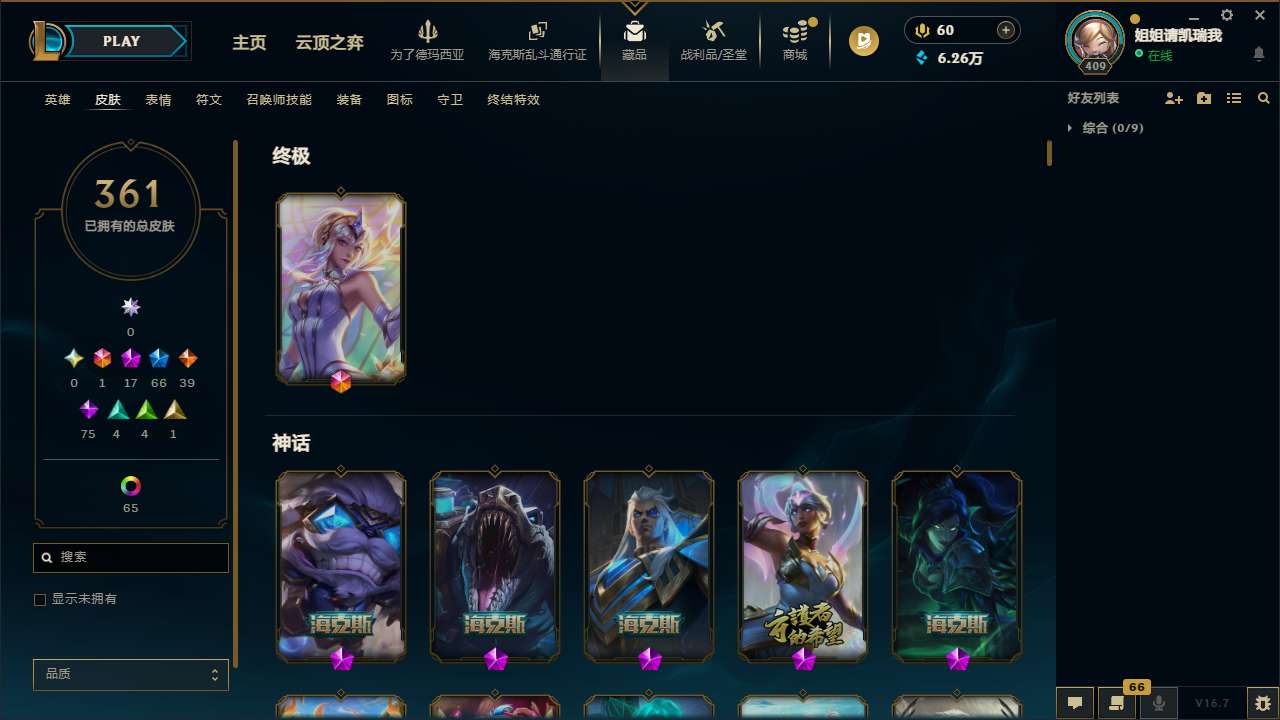Click the + button to add RP

pos(1004,30)
